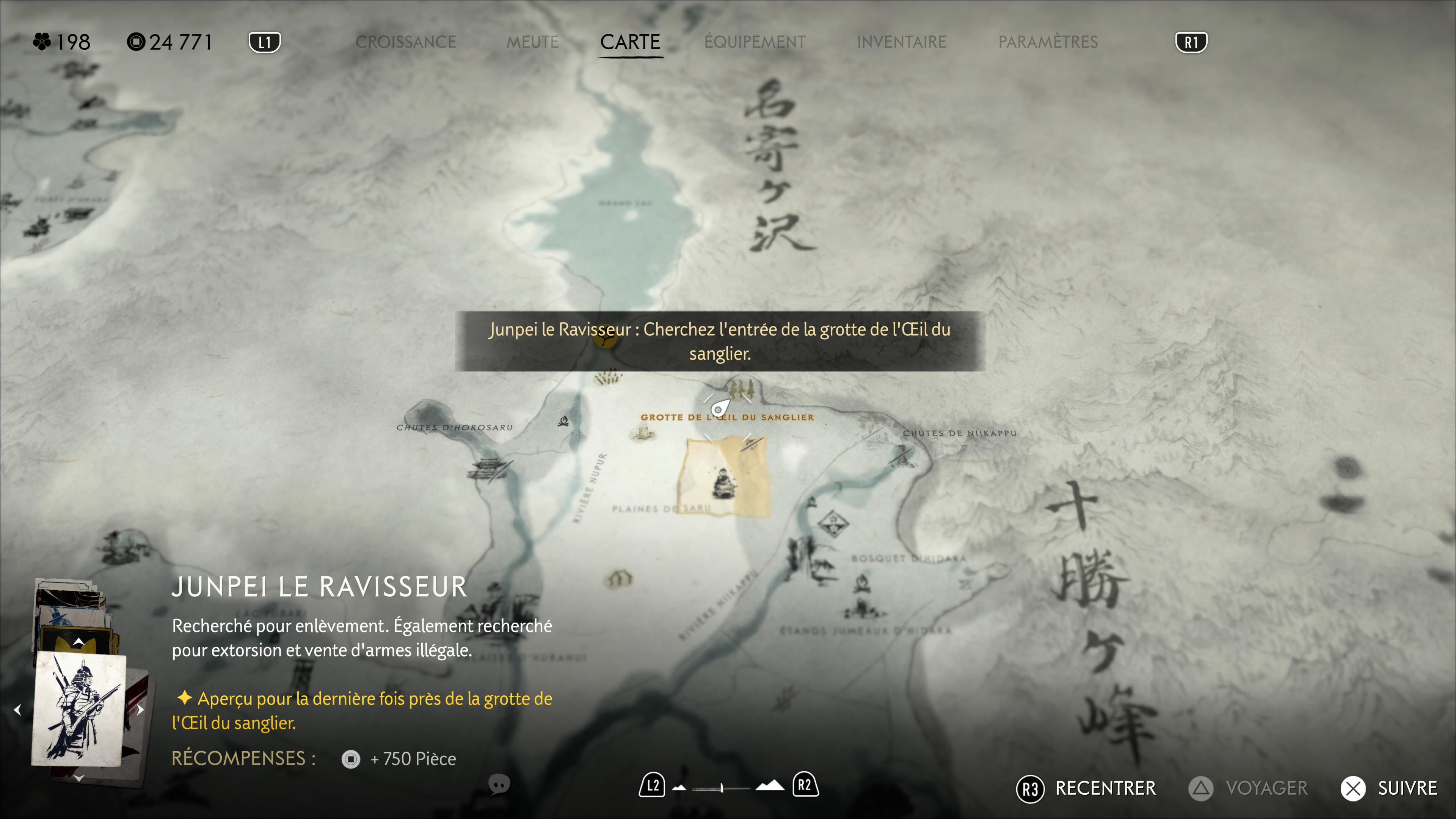Go to the Équipement tab

click(x=755, y=42)
